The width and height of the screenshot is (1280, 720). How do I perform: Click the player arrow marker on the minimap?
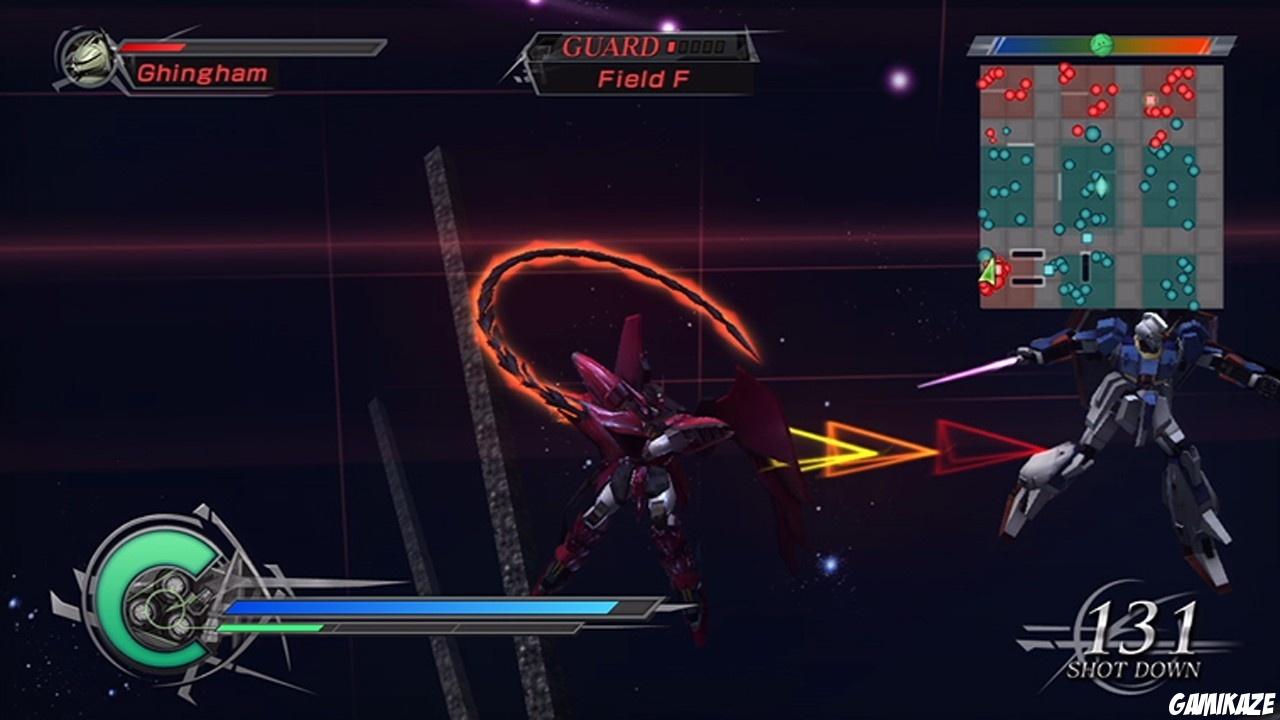point(987,271)
